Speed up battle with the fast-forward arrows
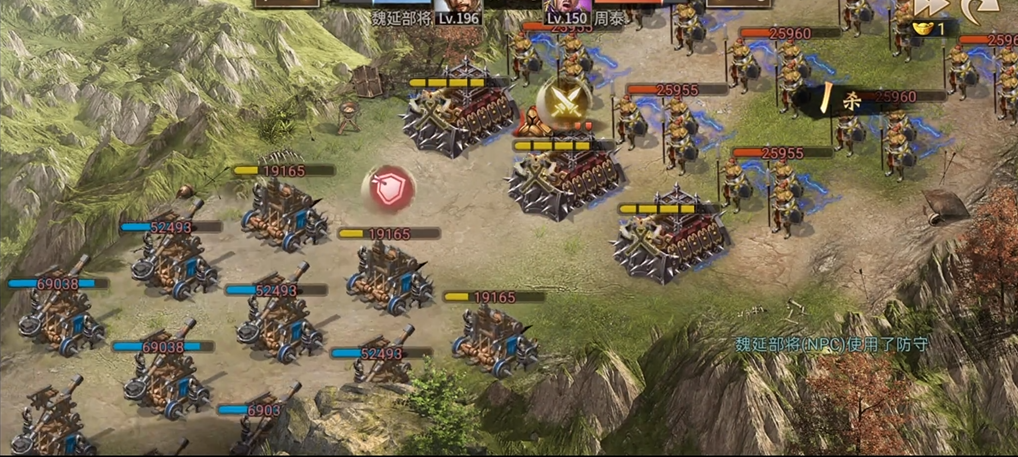The height and width of the screenshot is (457, 1018). 931,8
